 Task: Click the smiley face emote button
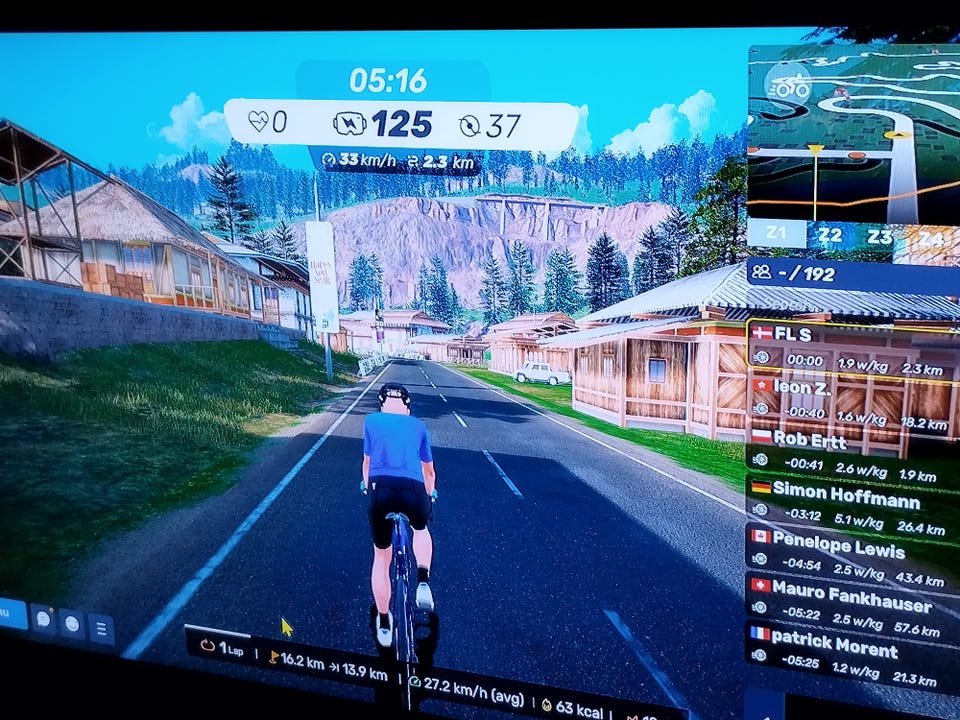72,625
